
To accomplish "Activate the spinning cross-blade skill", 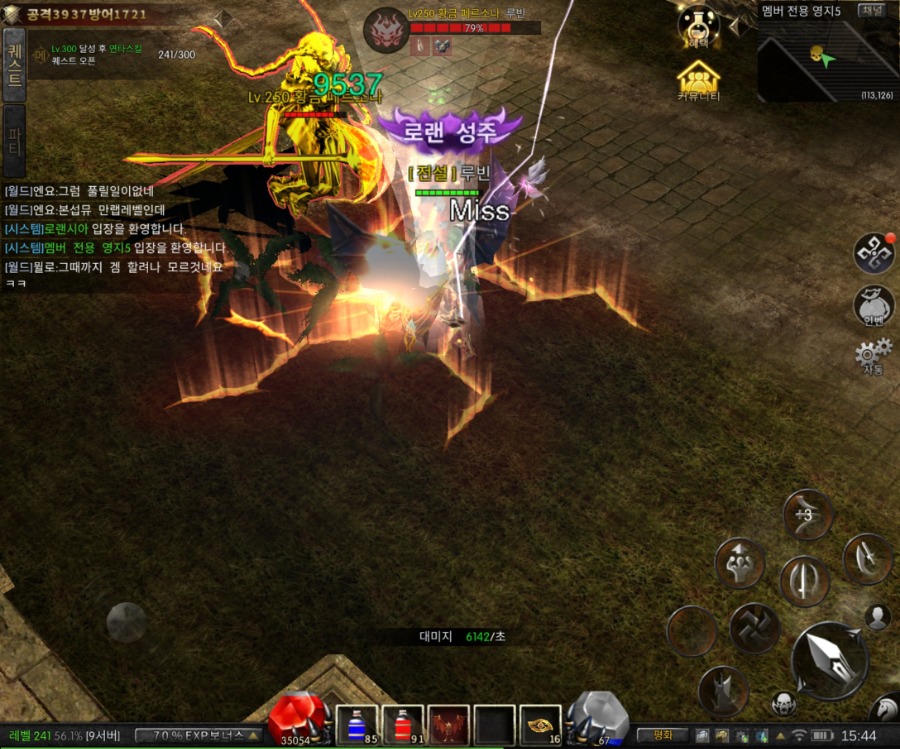I will point(753,629).
